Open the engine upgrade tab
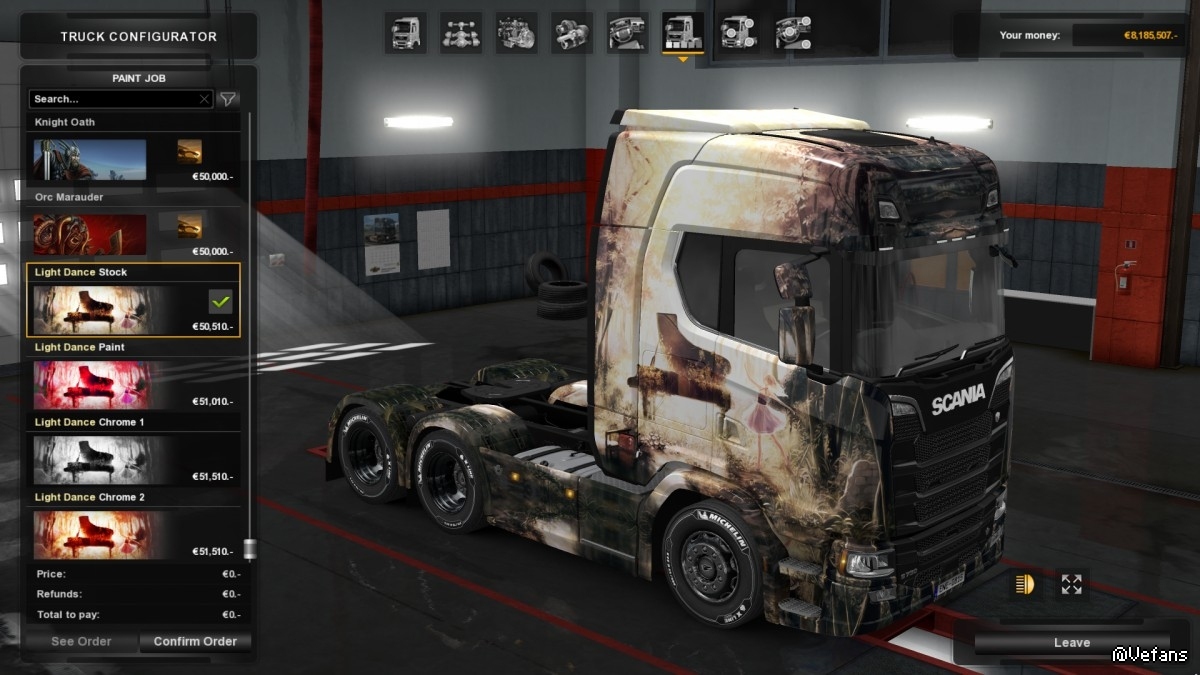 click(516, 33)
